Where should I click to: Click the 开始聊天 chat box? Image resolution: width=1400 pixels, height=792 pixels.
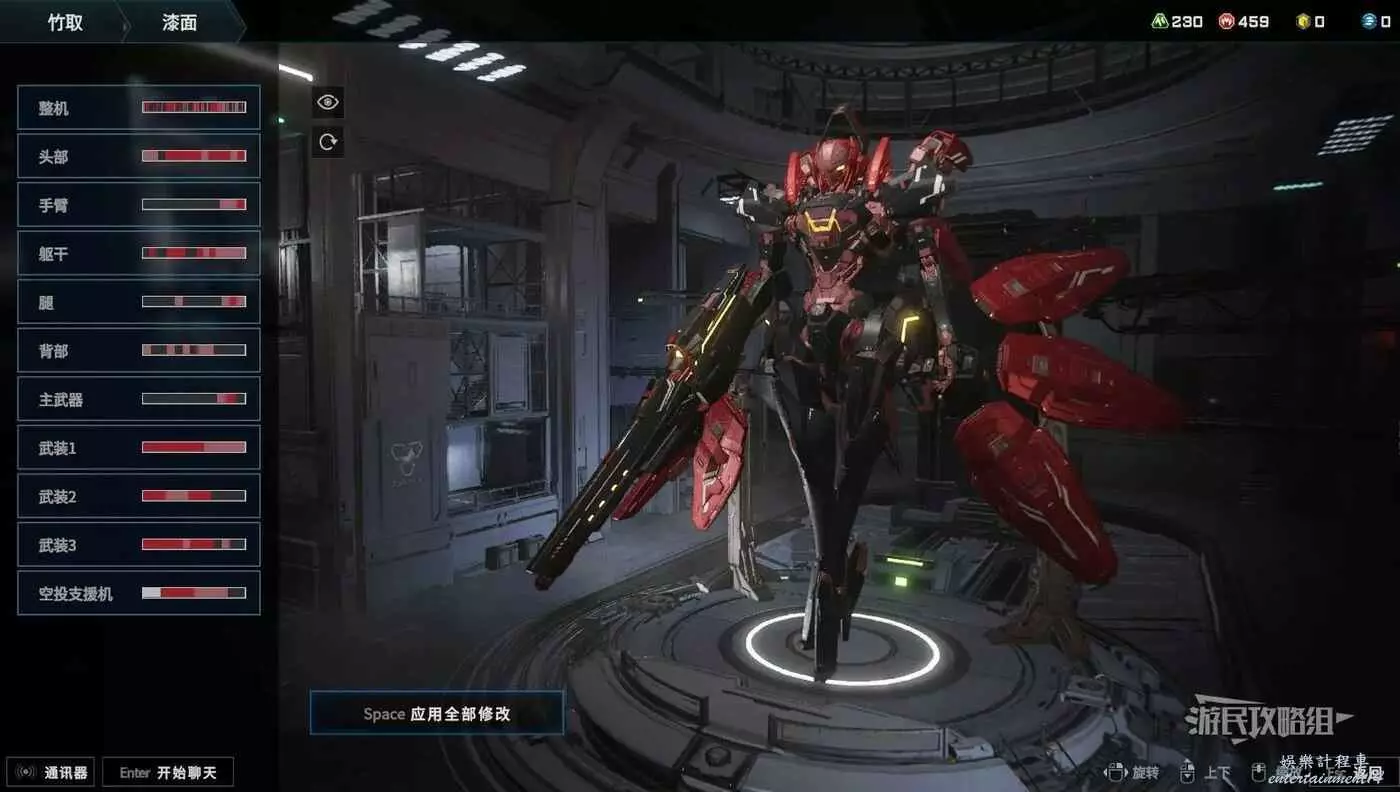pos(168,772)
